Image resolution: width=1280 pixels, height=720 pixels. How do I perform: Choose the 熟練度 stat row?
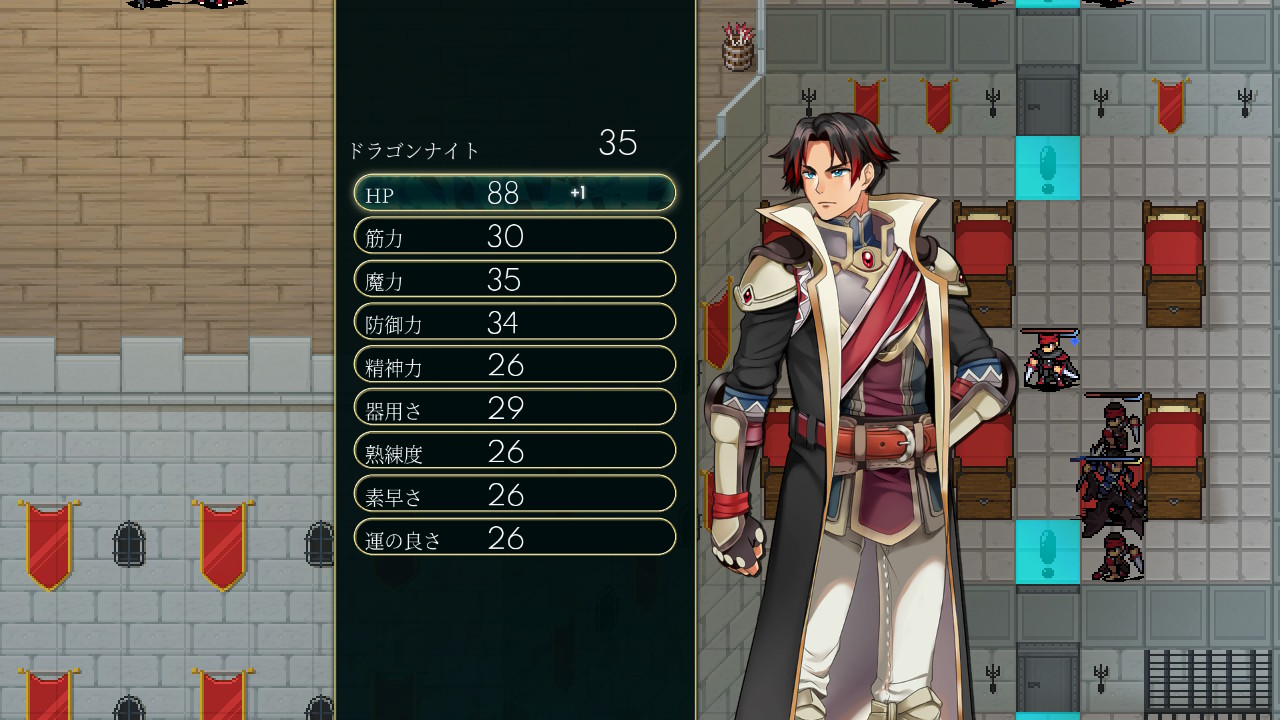514,451
